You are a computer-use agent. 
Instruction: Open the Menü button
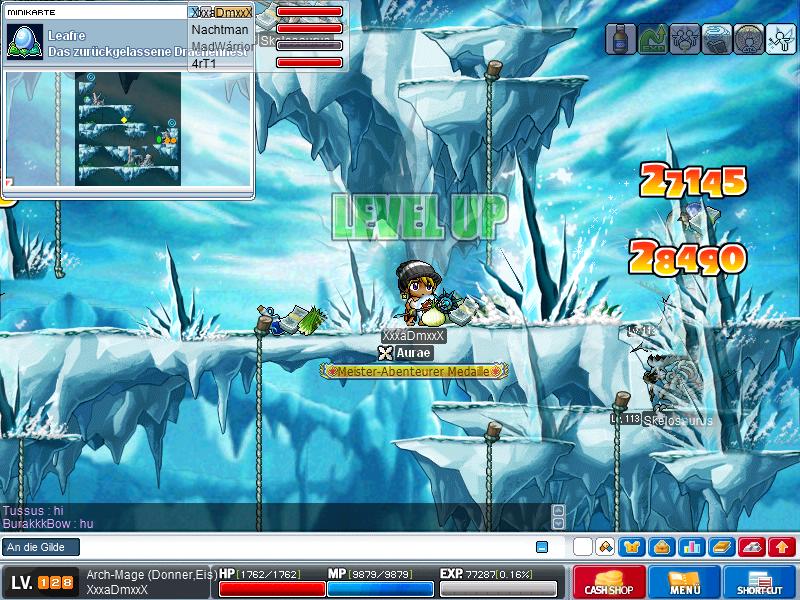[683, 582]
